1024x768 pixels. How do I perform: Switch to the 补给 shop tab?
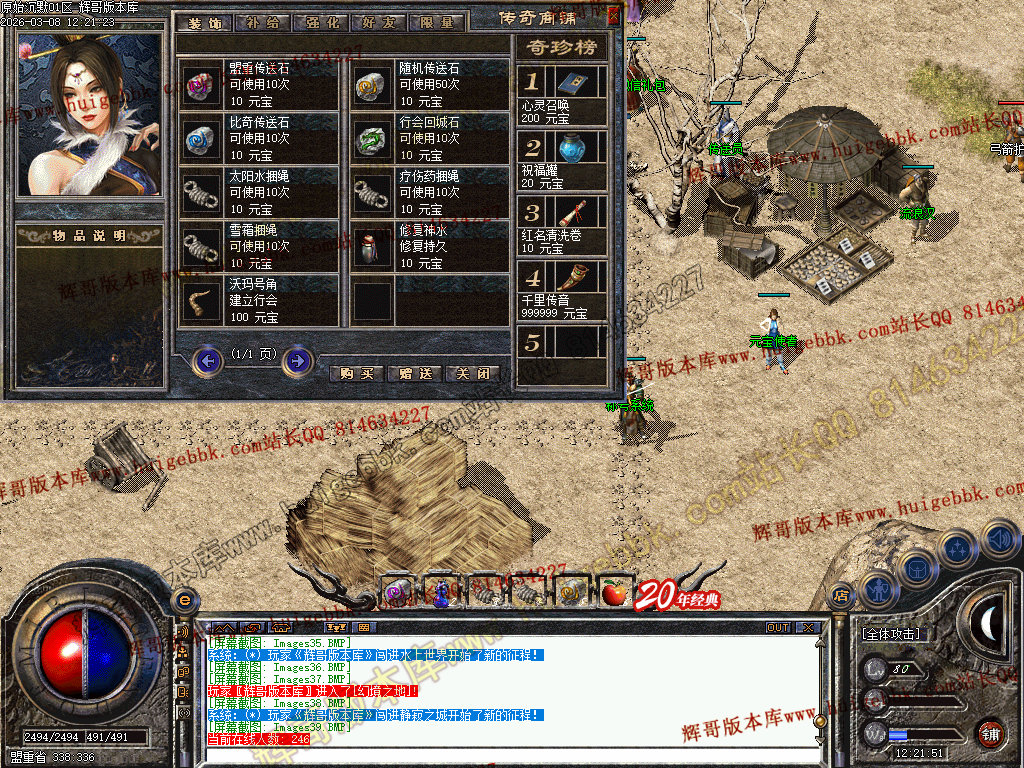pos(261,22)
